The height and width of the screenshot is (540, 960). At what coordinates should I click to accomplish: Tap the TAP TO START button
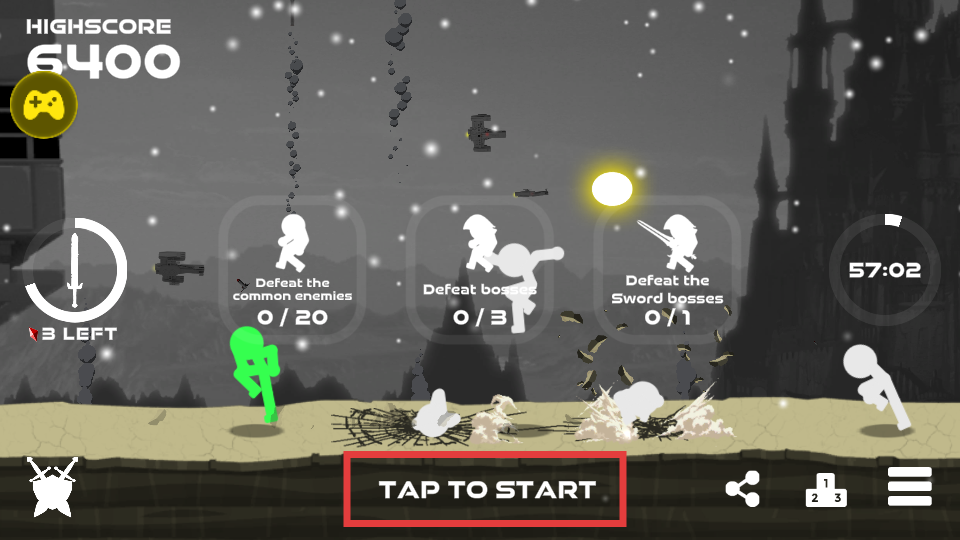(485, 489)
